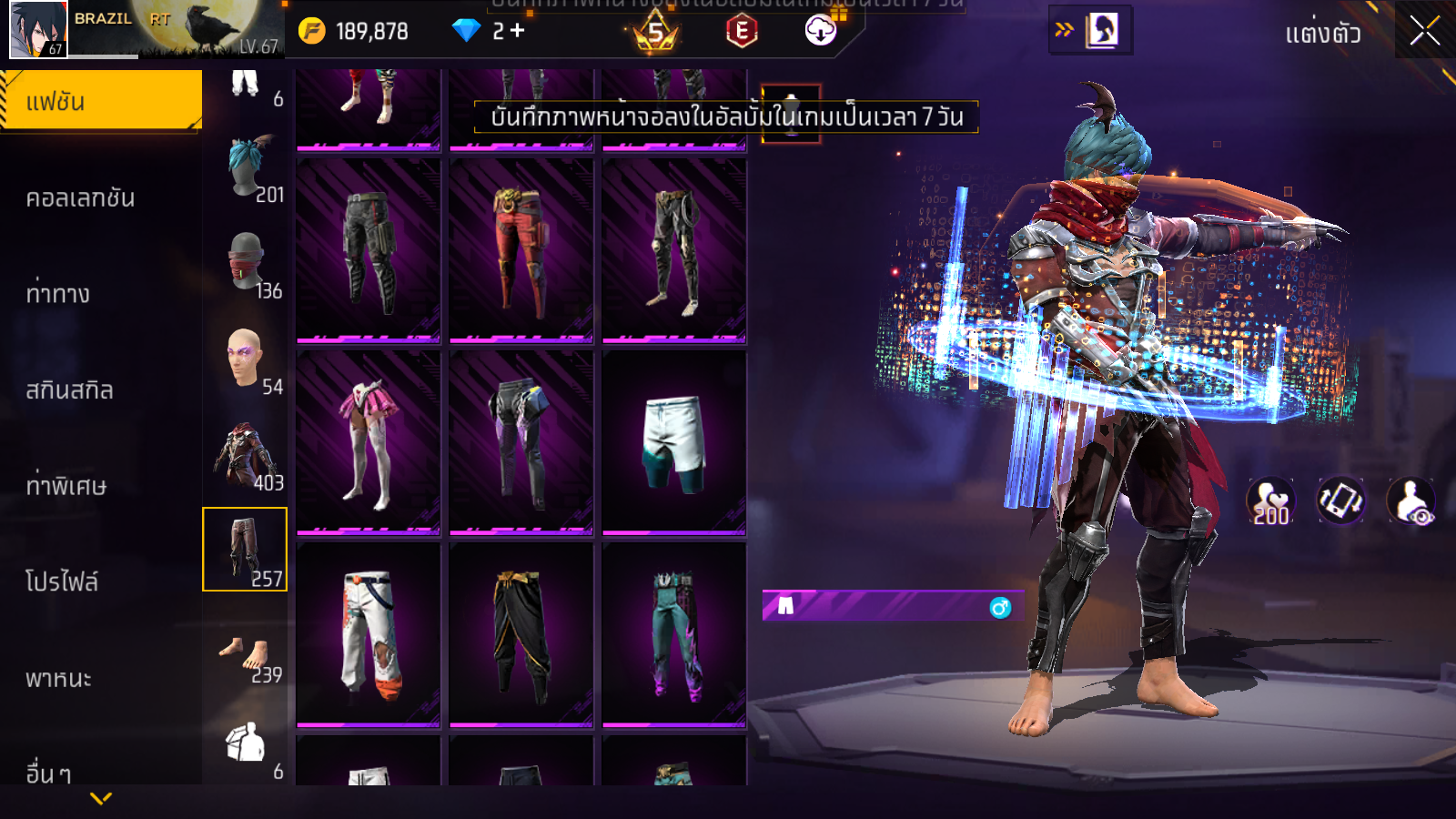Switch to the ท่าทาง emotes tab
The image size is (1456, 819).
(58, 294)
